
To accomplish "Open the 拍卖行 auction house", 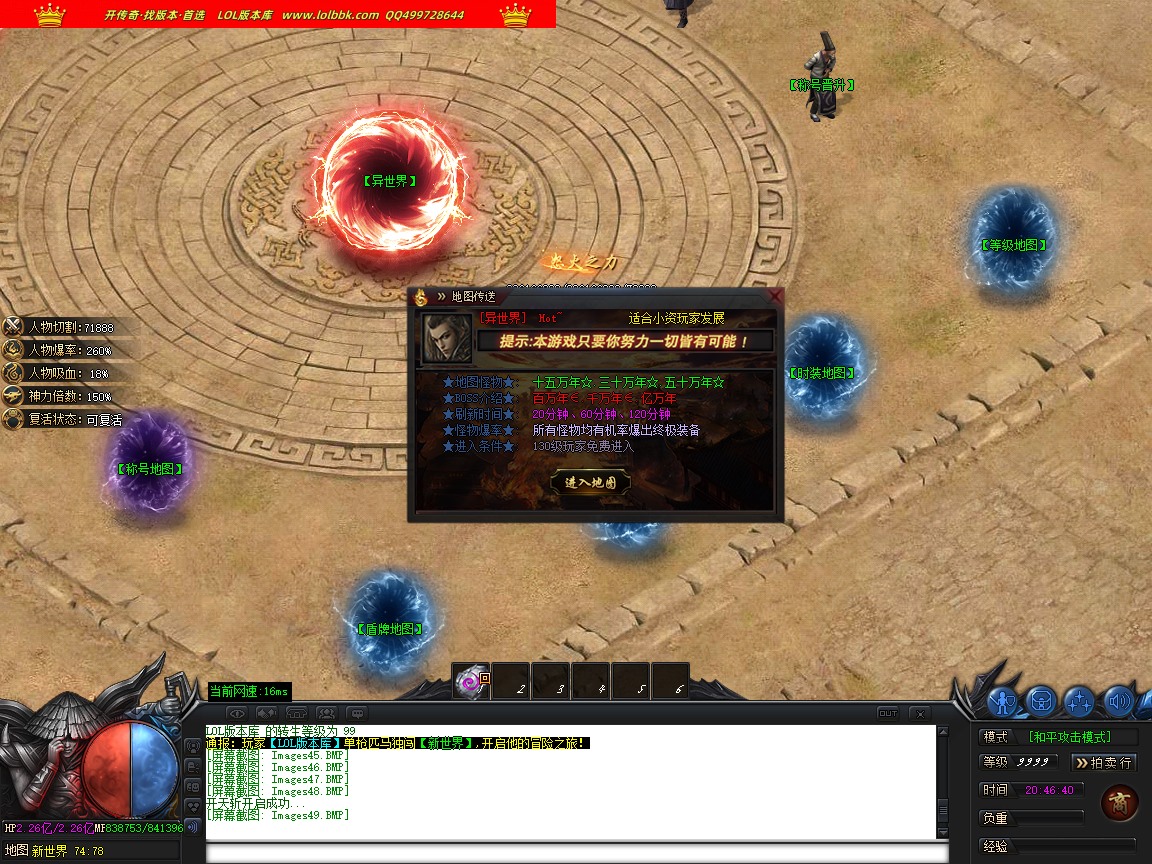I will pyautogui.click(x=1104, y=762).
